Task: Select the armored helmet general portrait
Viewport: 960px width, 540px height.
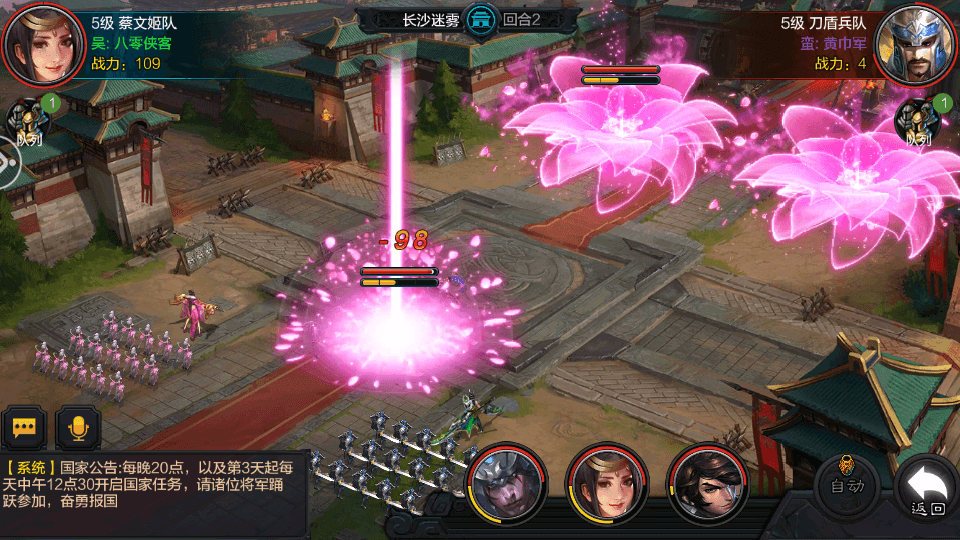Action: 507,483
